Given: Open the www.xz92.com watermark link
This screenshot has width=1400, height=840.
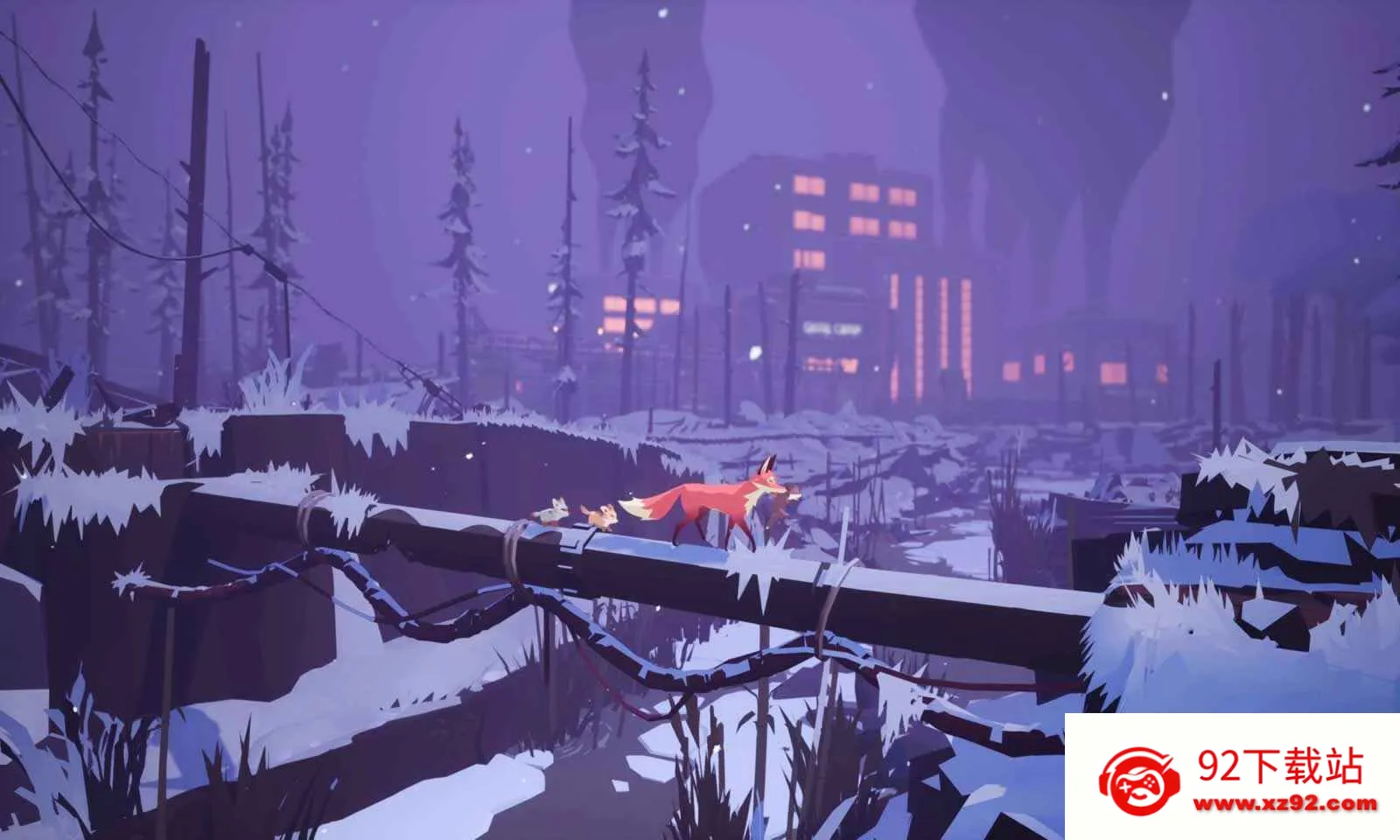Looking at the screenshot, I should (x=1287, y=803).
